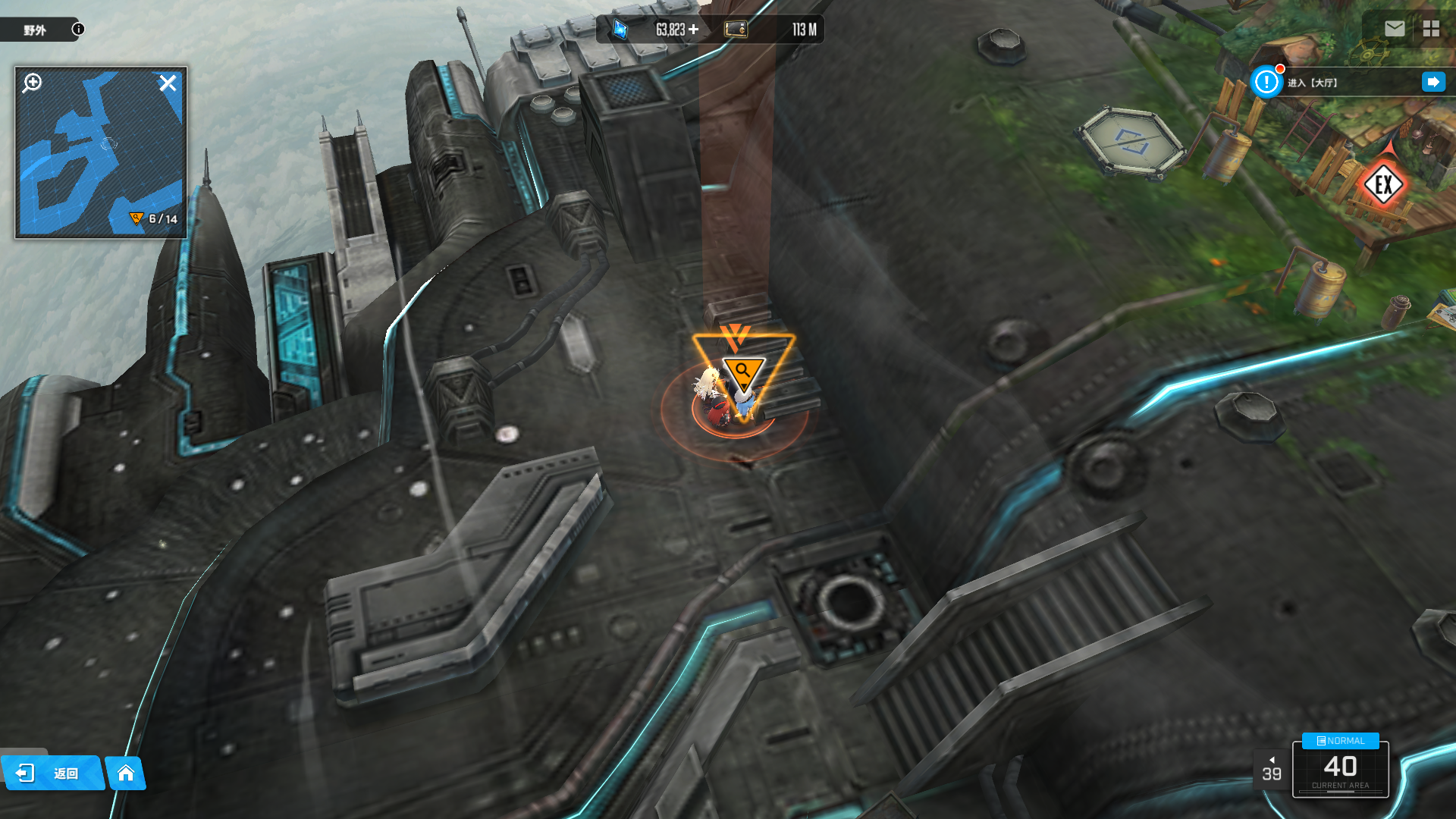Click the 返回 back button
1456x819 pixels.
pos(52,773)
